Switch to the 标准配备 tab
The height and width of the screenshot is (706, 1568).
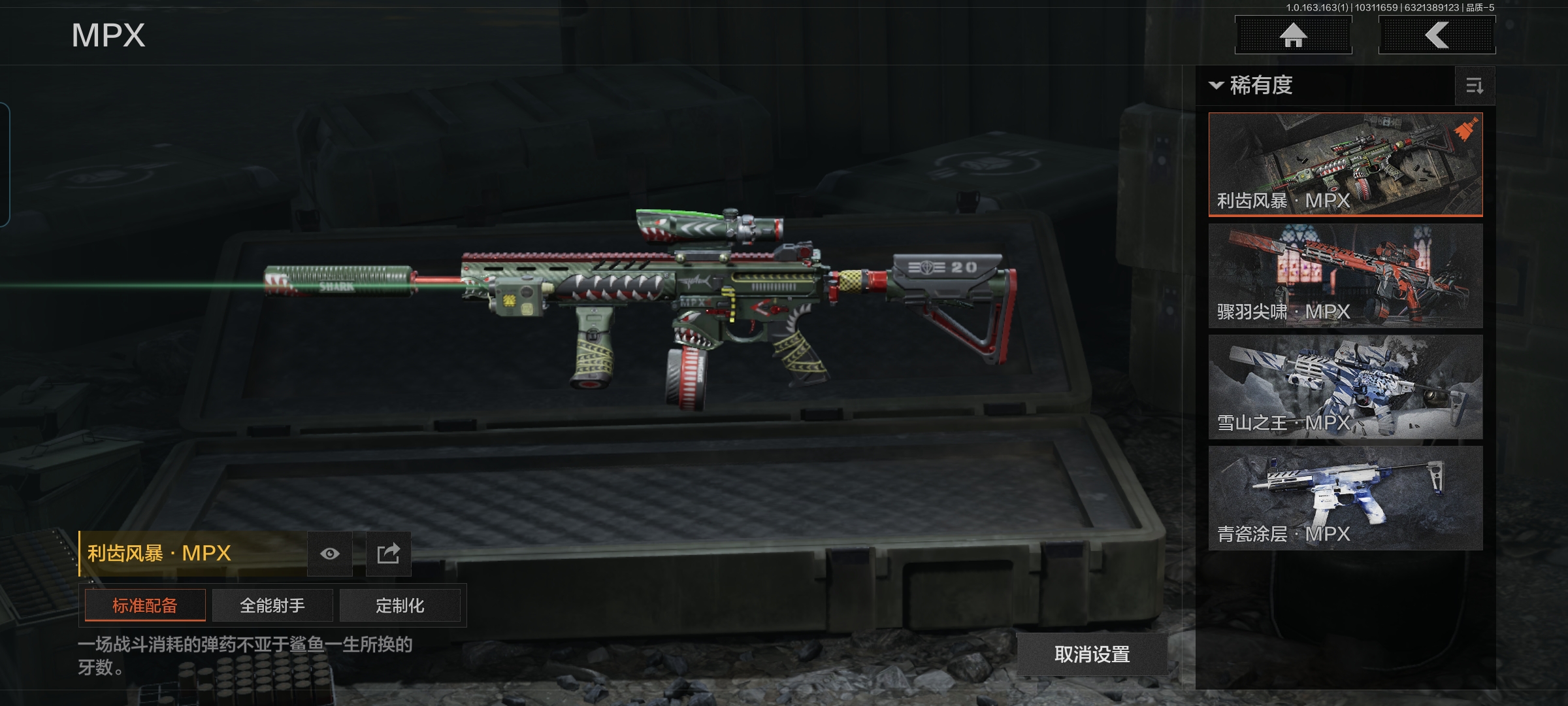pos(145,605)
